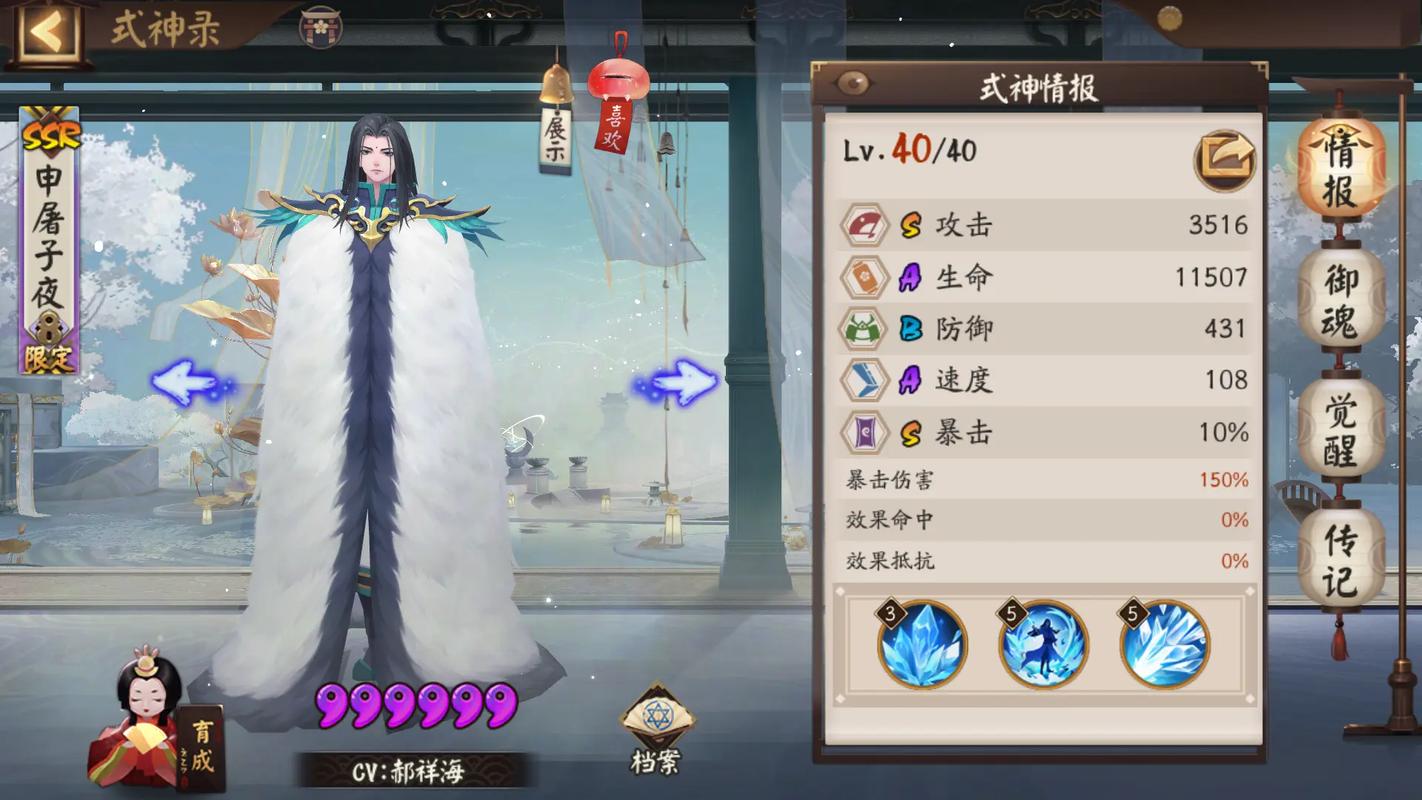
Task: Click the eye icon beside 式神情报
Action: click(853, 83)
